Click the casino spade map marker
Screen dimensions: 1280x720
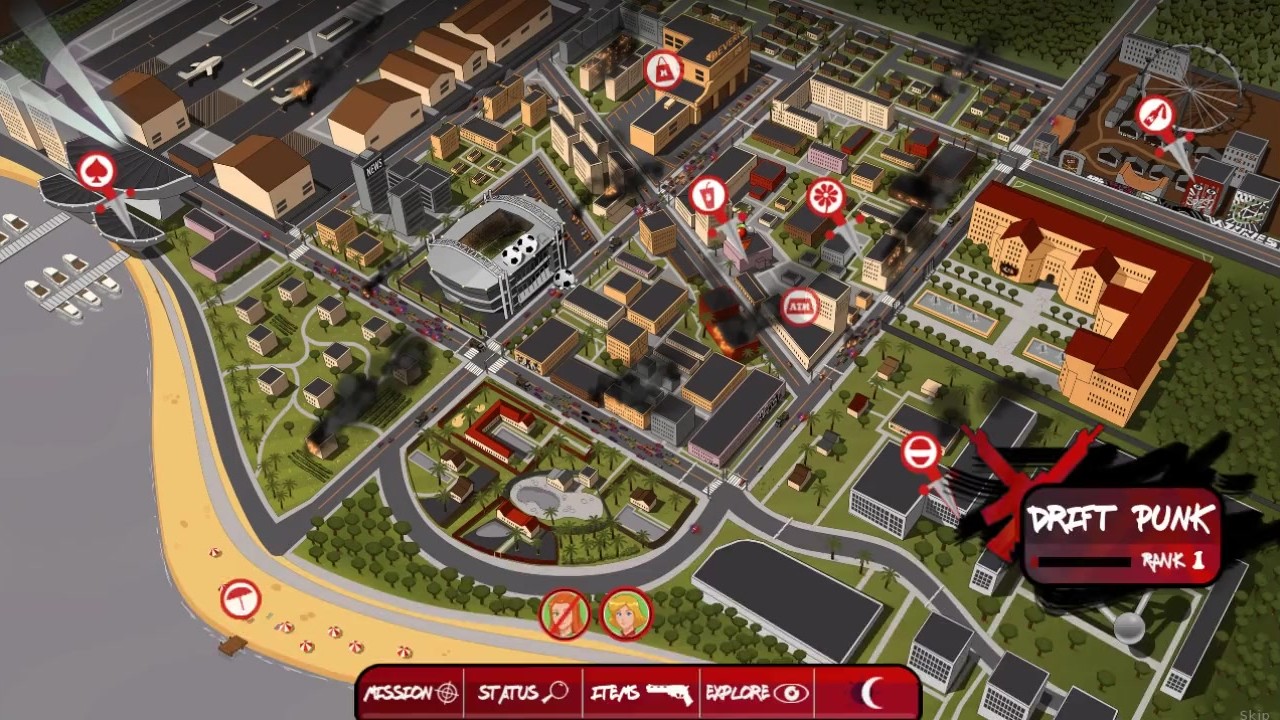[x=97, y=168]
